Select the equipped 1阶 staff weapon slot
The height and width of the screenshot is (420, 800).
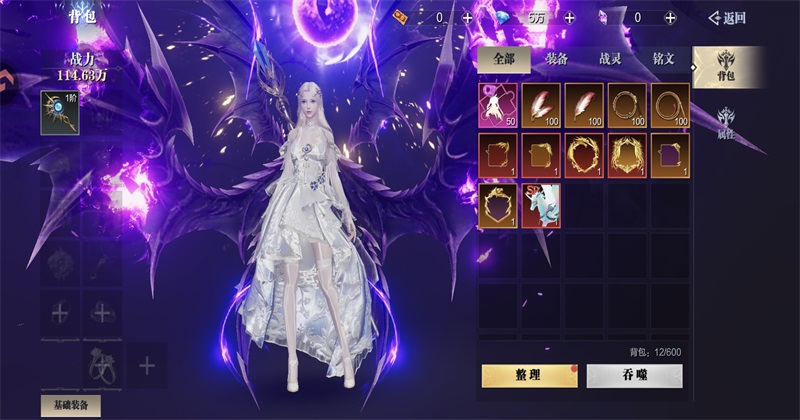point(59,111)
